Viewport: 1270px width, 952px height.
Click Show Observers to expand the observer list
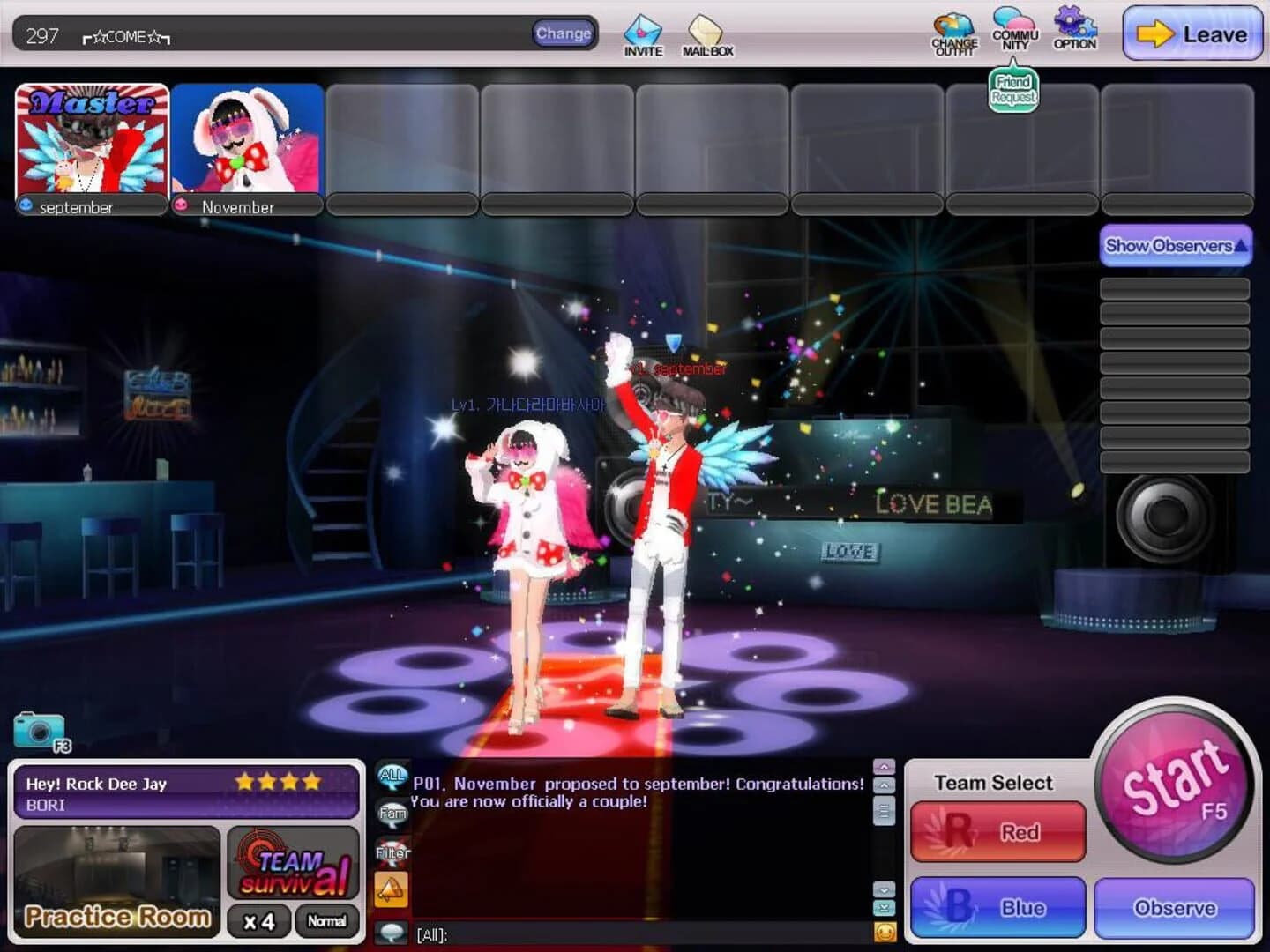[x=1174, y=246]
